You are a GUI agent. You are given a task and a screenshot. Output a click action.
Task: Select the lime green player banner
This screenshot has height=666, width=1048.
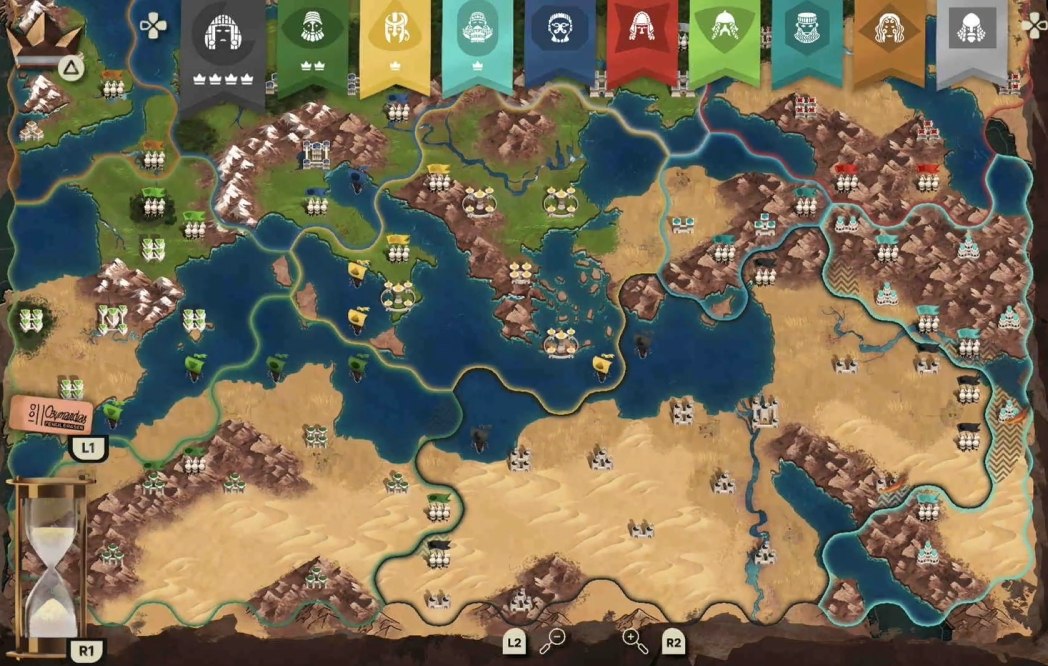point(724,40)
